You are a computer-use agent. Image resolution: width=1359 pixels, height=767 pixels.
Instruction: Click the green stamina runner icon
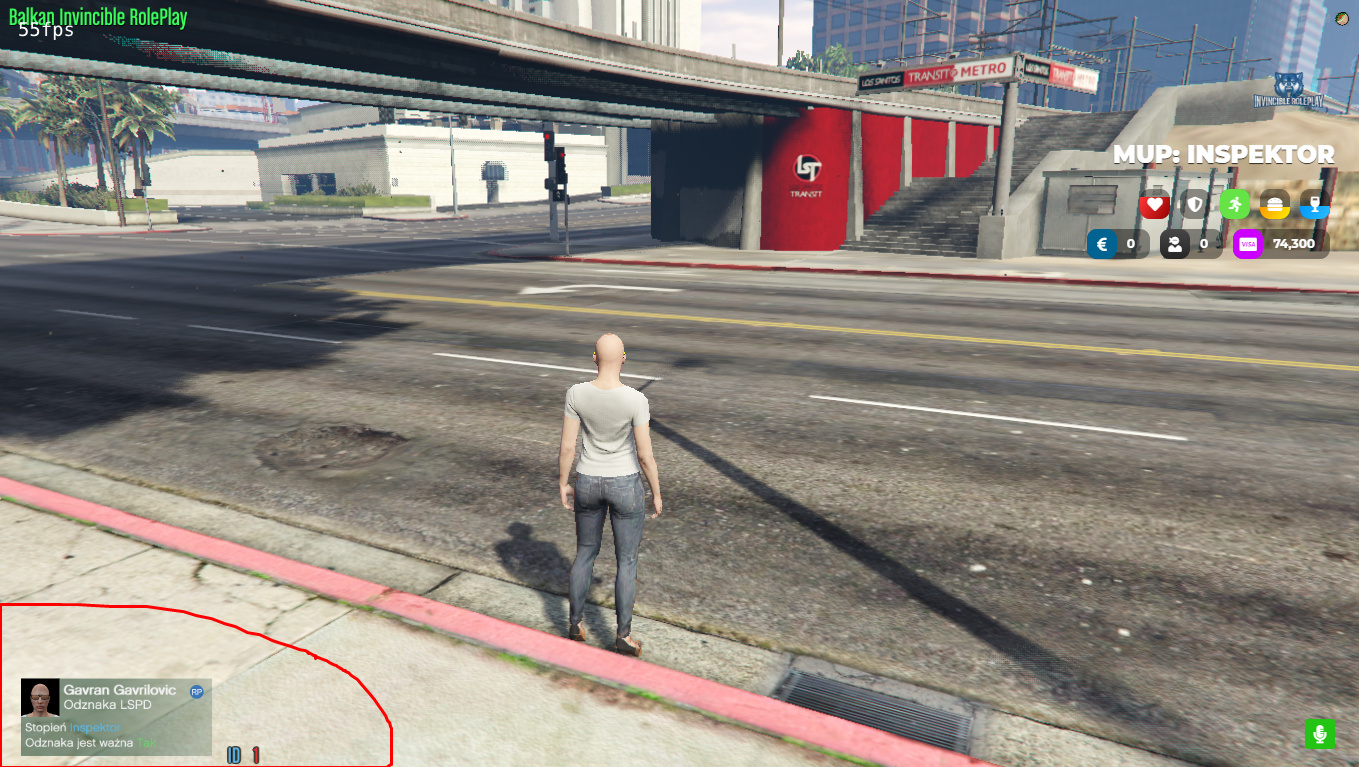1234,204
